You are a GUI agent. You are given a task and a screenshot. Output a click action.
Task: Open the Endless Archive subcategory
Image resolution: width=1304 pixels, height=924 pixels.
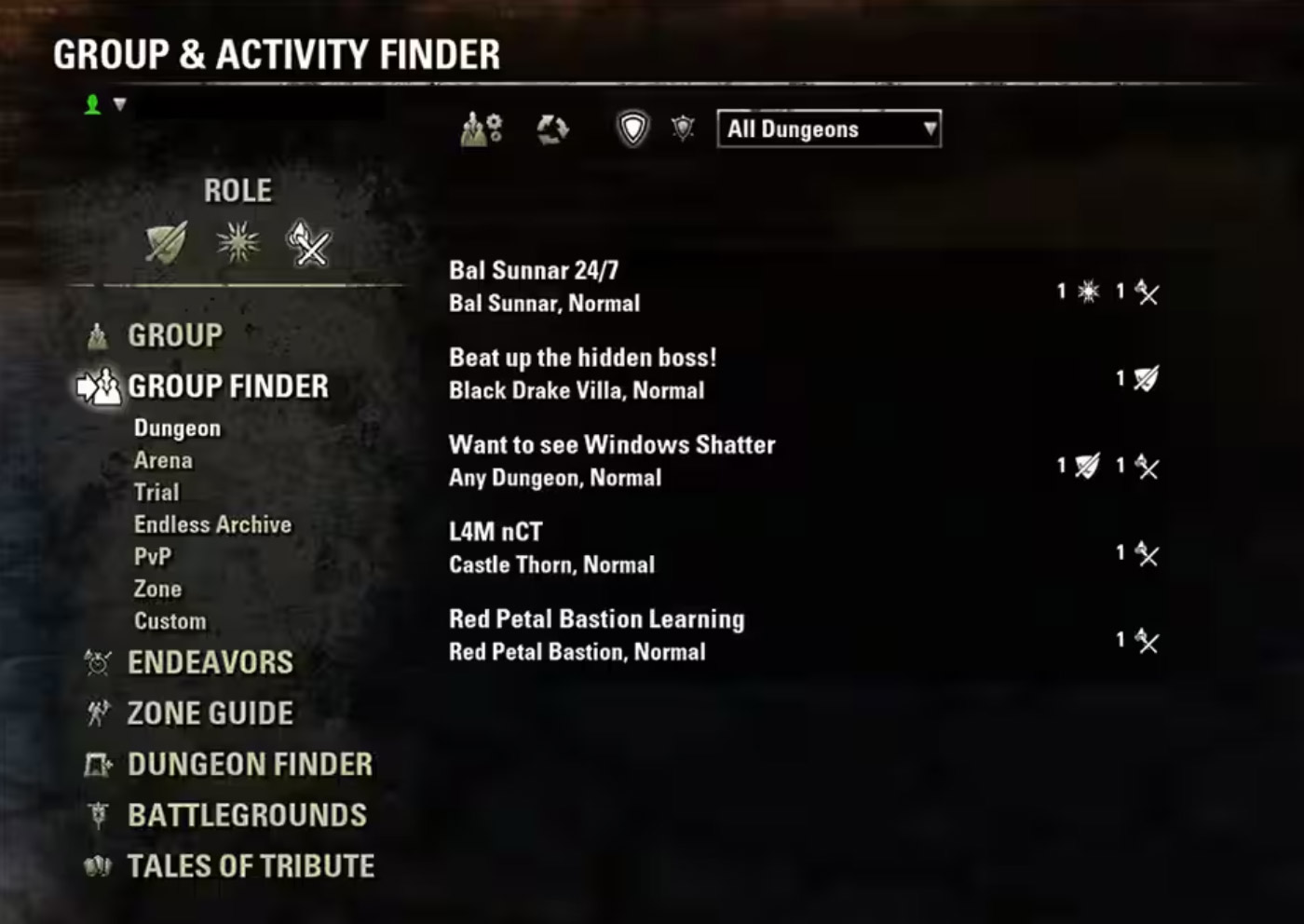tap(212, 524)
